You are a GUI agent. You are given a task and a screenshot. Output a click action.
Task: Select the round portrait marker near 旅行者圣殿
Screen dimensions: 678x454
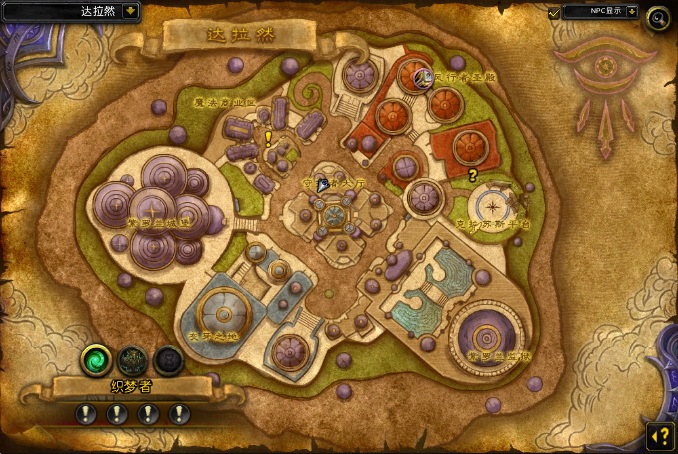click(x=422, y=76)
